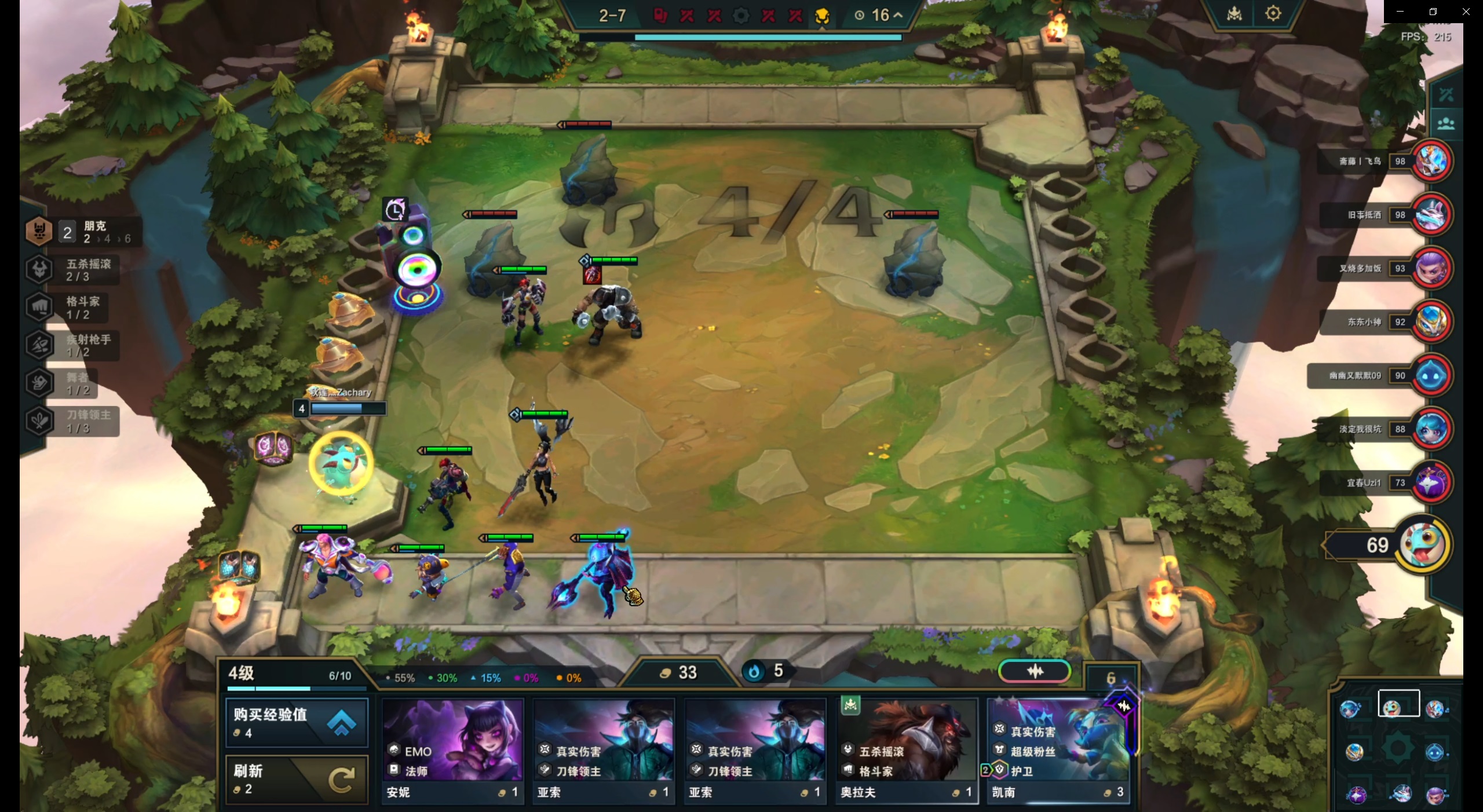Viewport: 1483px width, 812px height.
Task: Select own portrait showing 69 health
Action: [1422, 544]
